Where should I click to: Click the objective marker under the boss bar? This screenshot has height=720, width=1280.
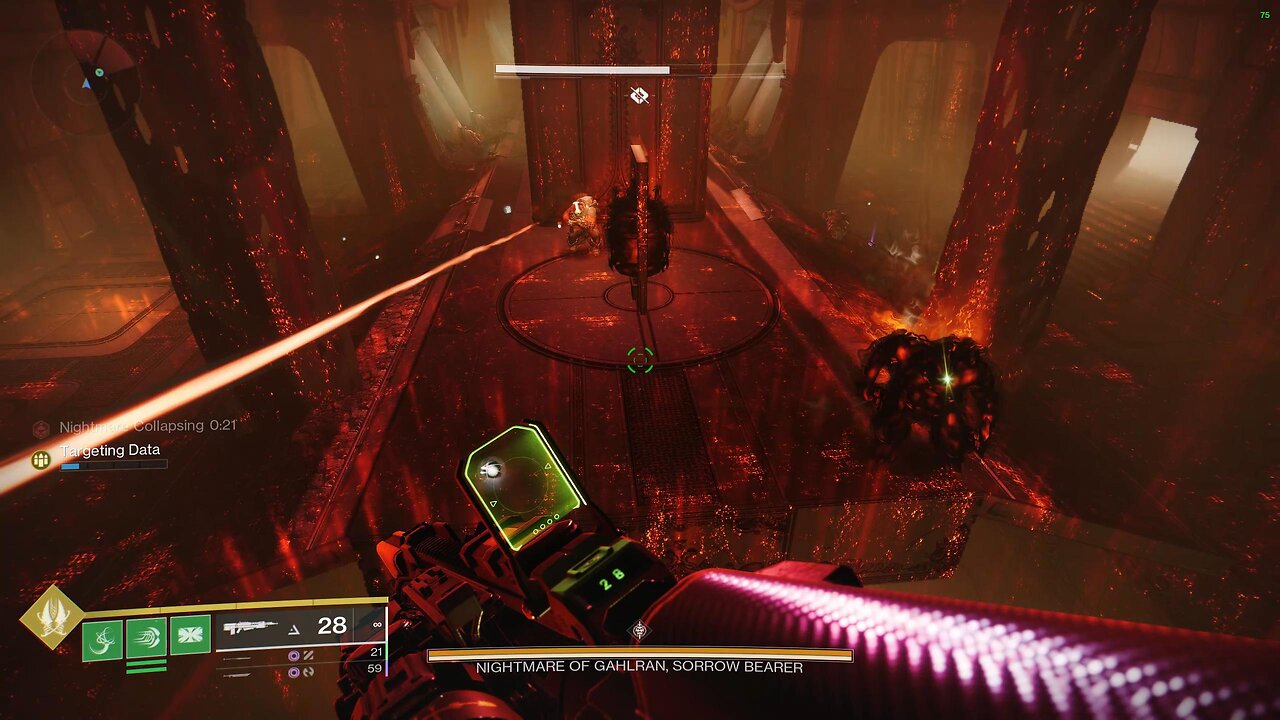(x=640, y=96)
